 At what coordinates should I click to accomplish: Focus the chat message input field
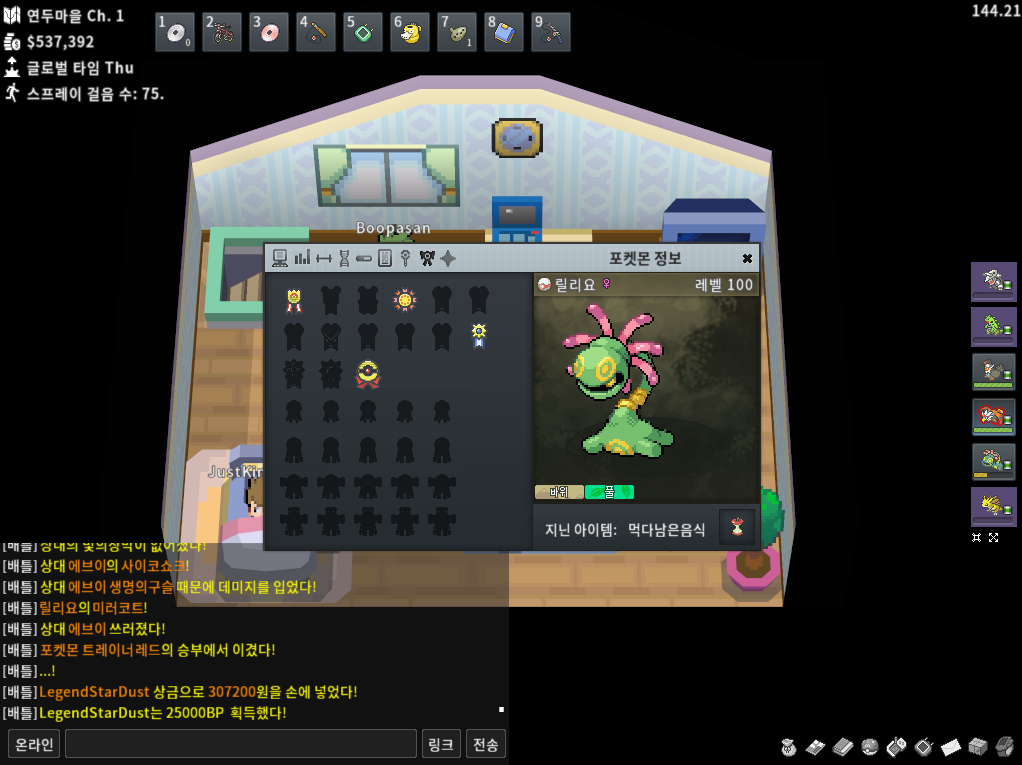pyautogui.click(x=240, y=744)
